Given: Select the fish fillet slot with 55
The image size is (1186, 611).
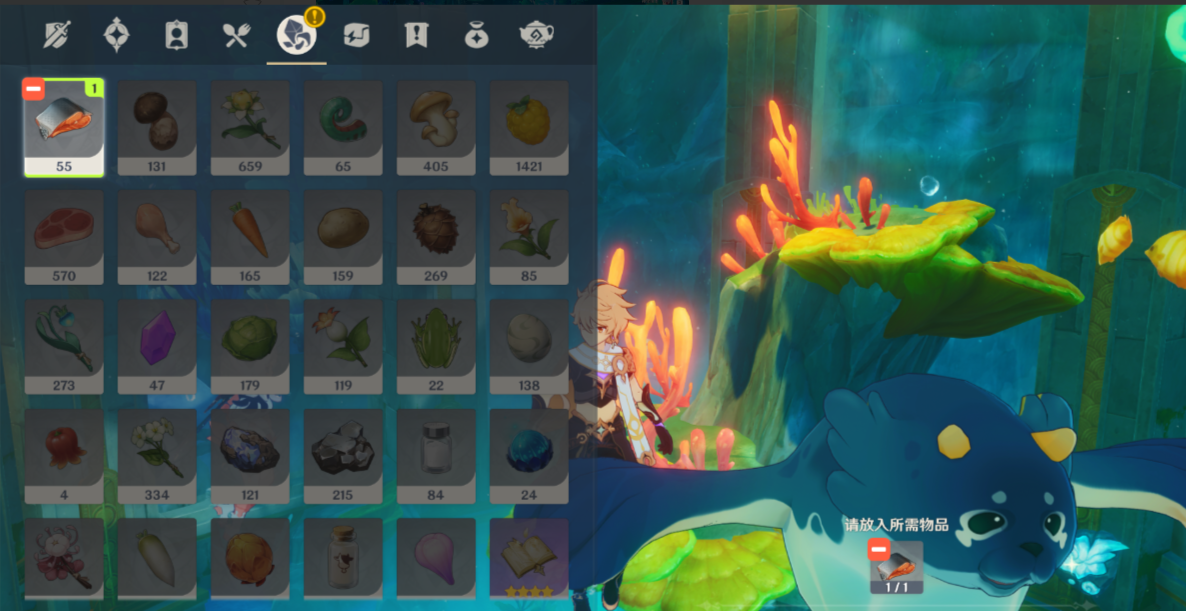Looking at the screenshot, I should click(x=64, y=127).
